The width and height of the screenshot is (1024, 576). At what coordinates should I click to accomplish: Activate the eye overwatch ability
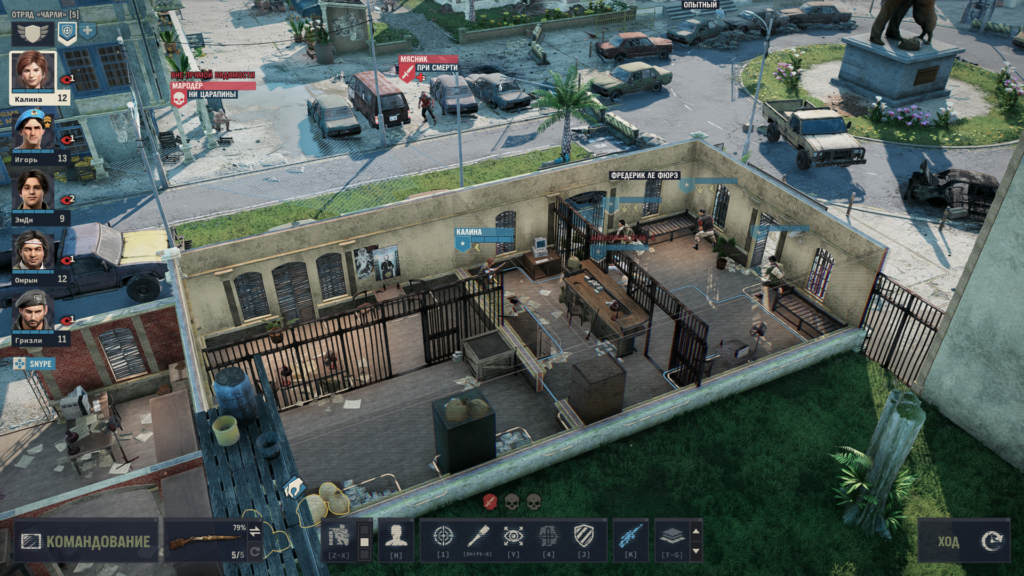click(513, 536)
